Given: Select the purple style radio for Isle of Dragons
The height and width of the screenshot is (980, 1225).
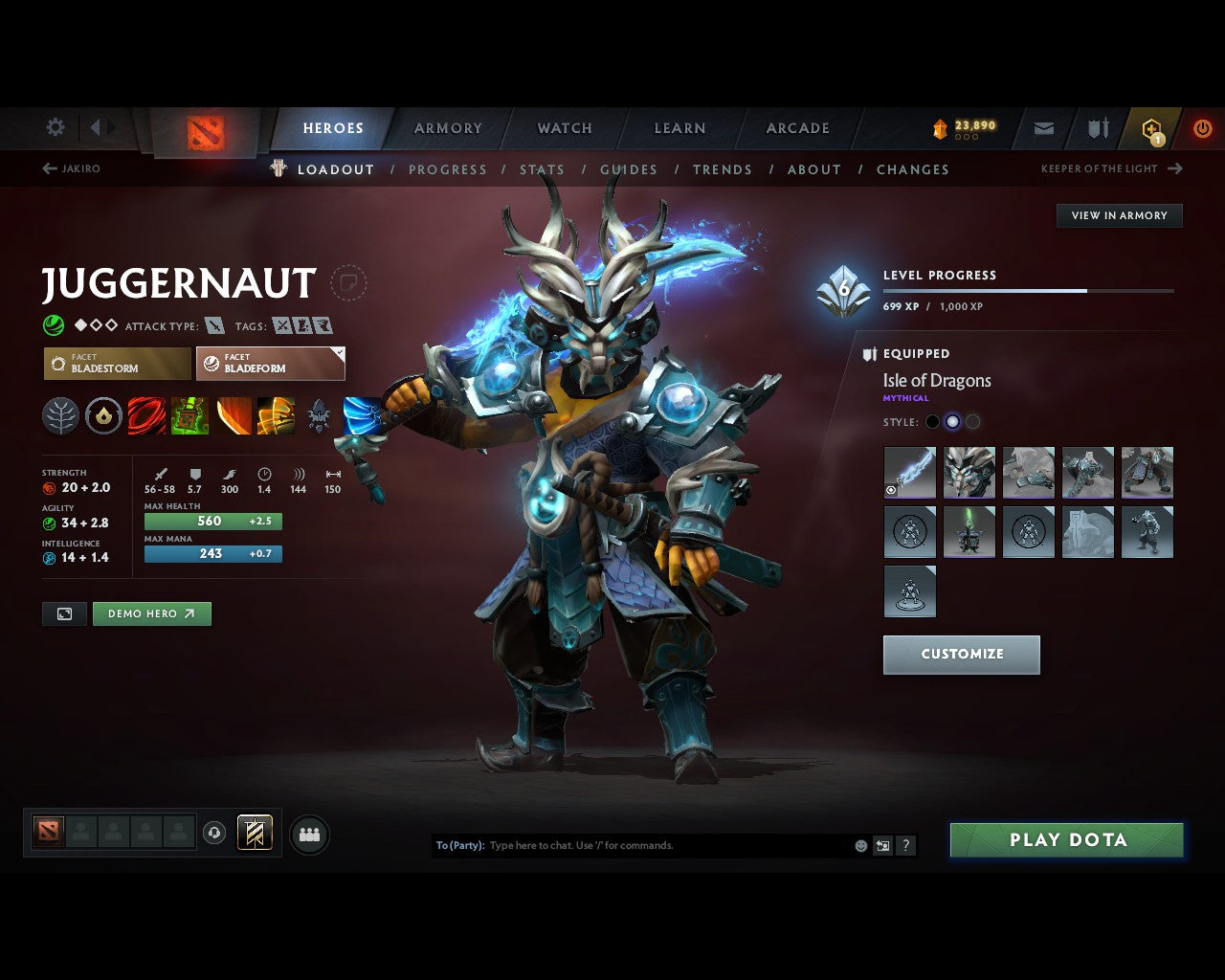Looking at the screenshot, I should click(x=952, y=421).
